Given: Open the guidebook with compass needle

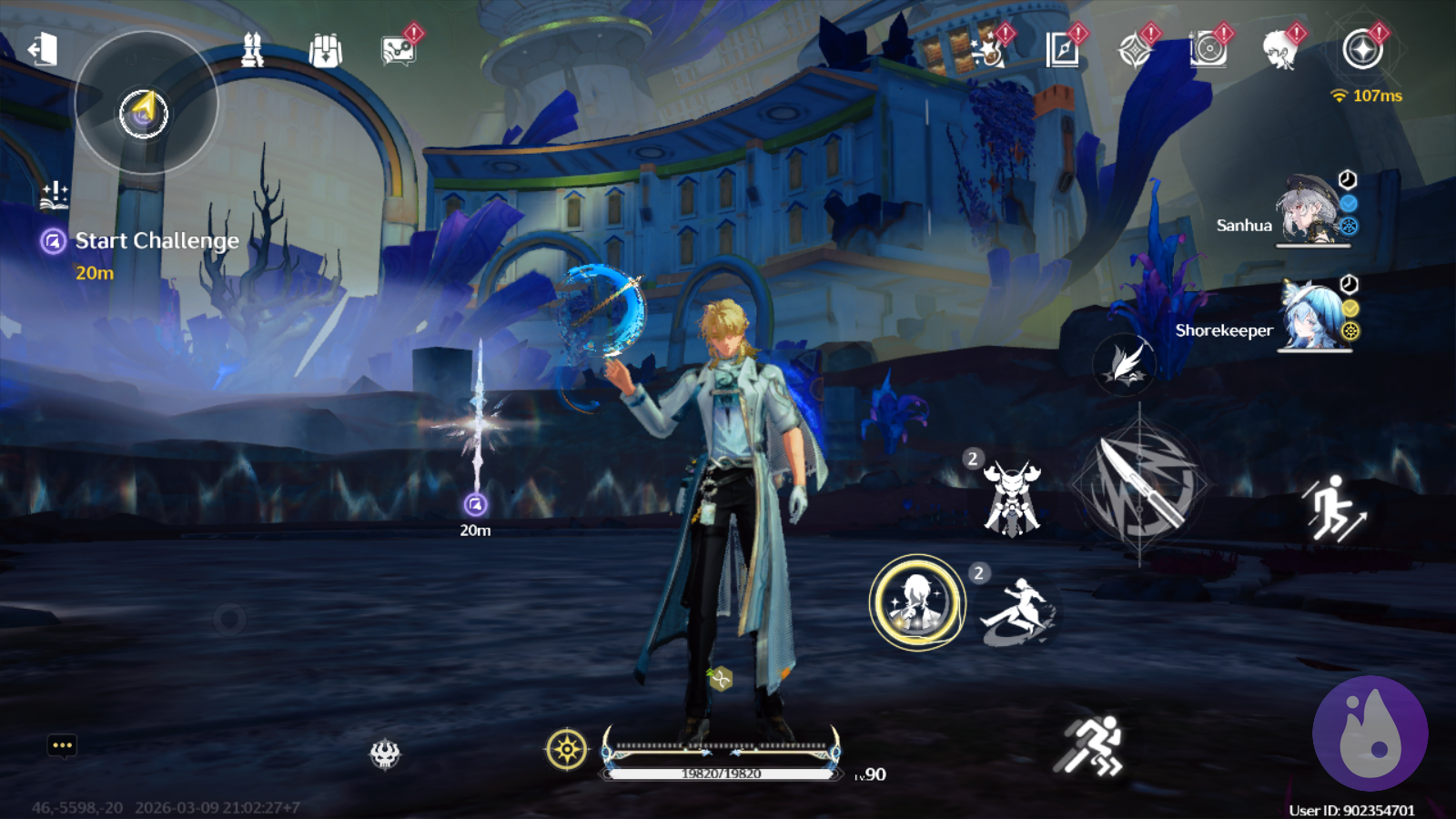Looking at the screenshot, I should 1062,51.
